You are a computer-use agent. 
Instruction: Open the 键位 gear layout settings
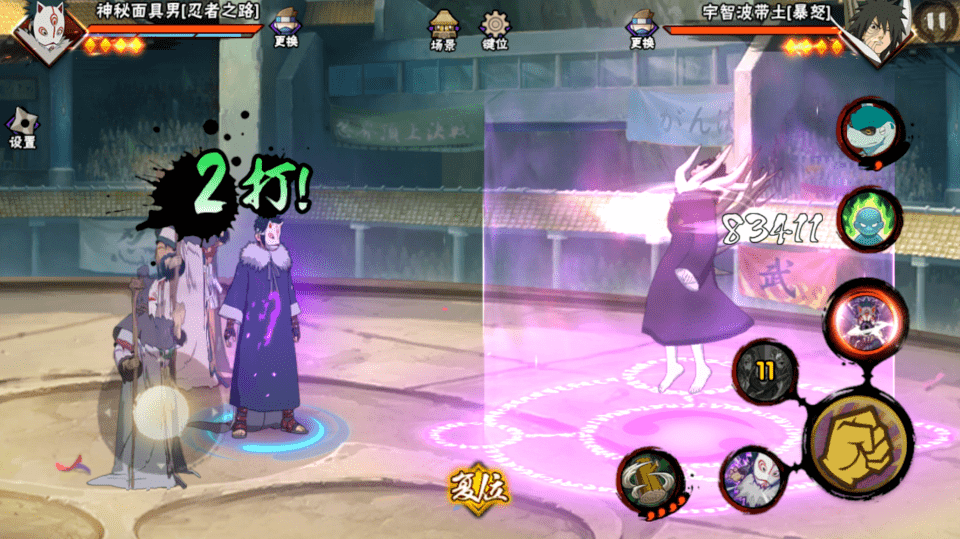495,29
